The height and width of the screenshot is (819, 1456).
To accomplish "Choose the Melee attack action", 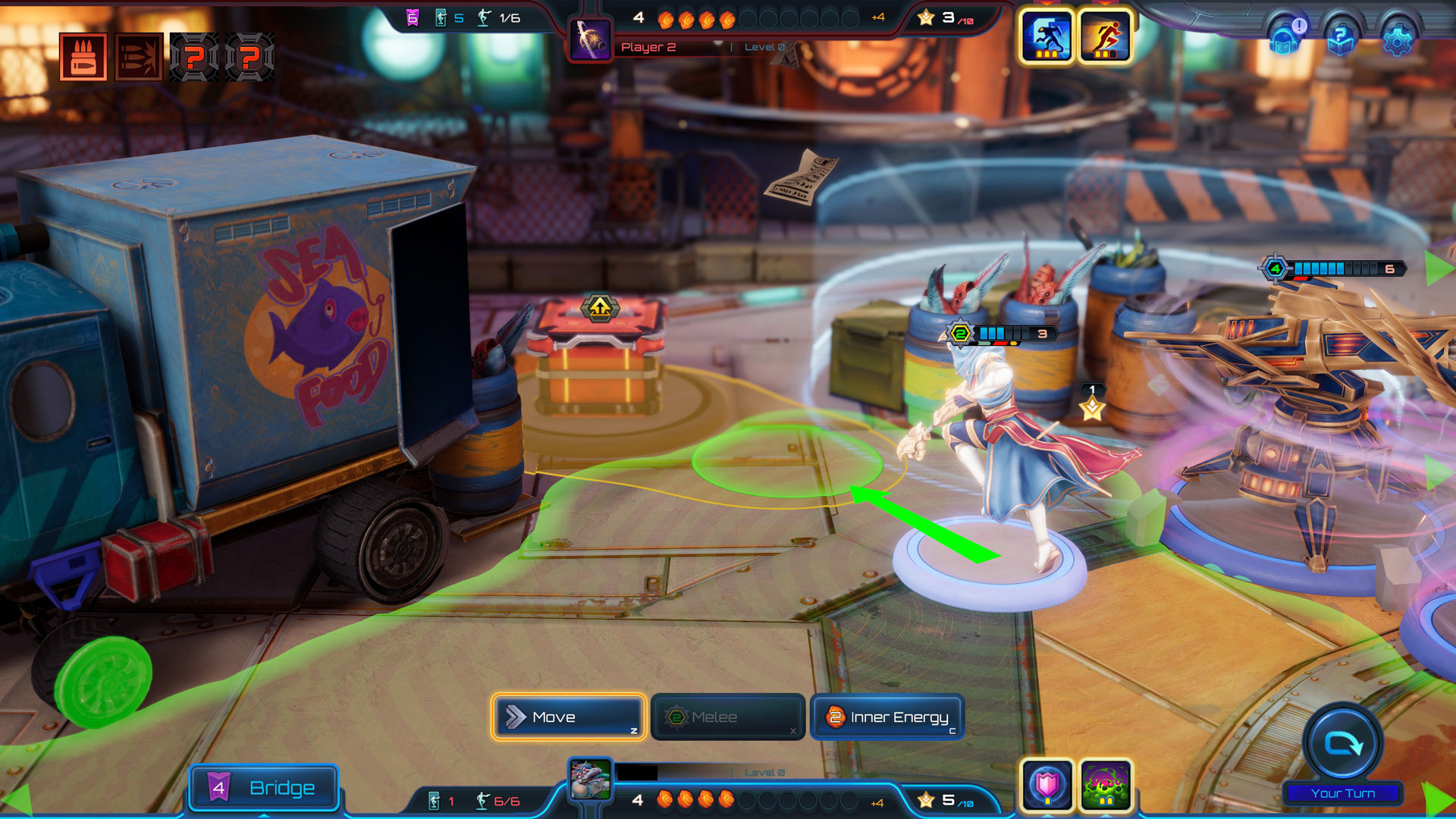I will click(727, 717).
